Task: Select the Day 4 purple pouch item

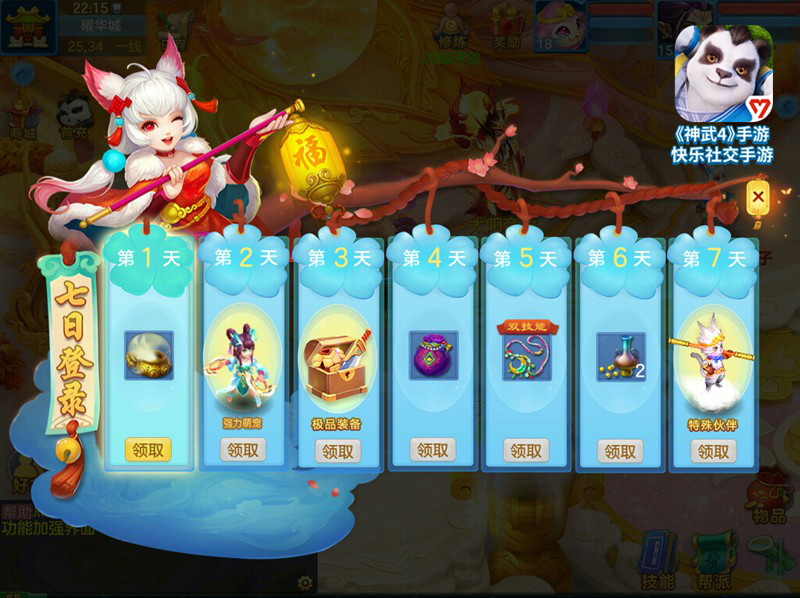Action: [x=433, y=355]
